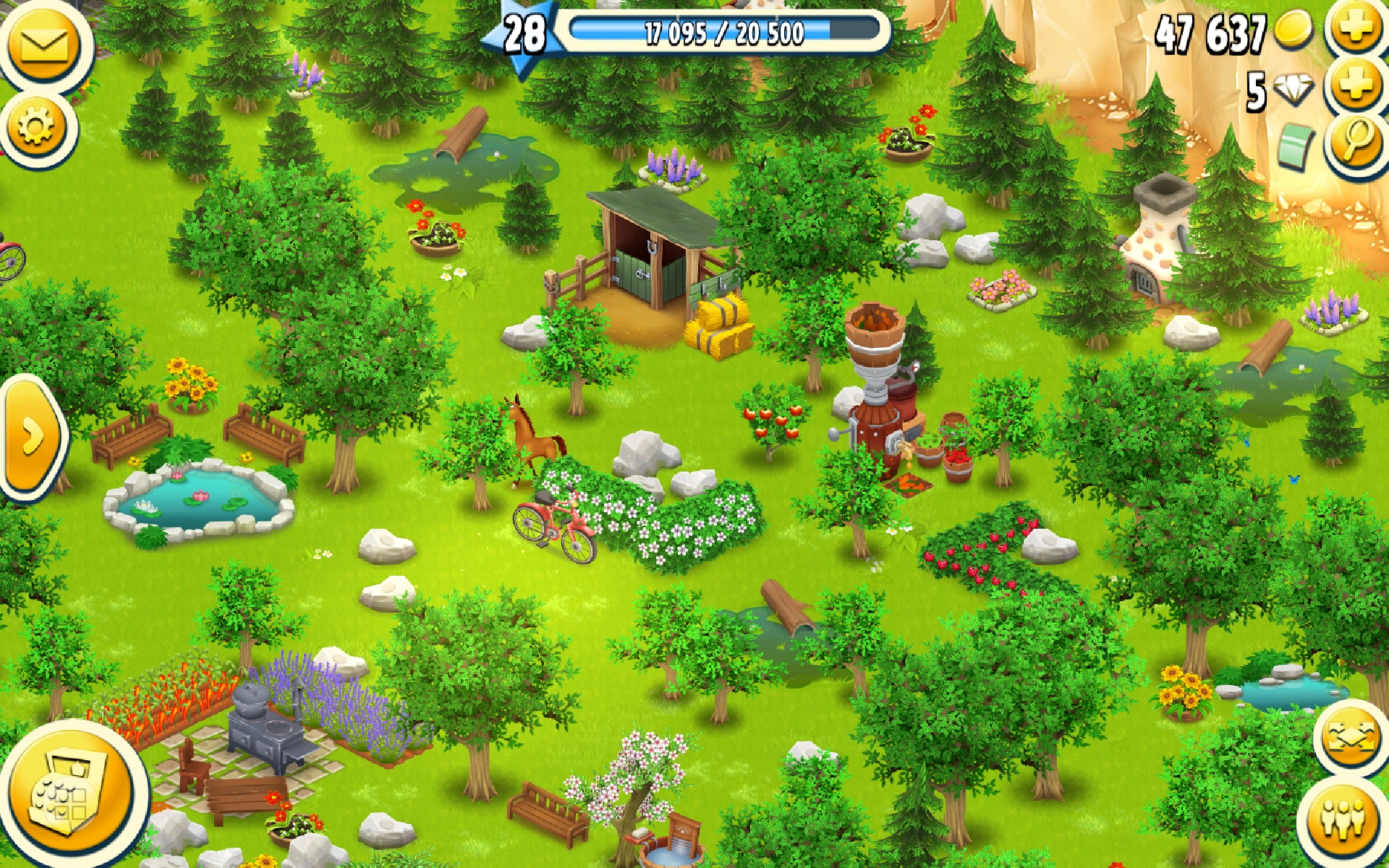Open the mail envelope button

point(45,45)
